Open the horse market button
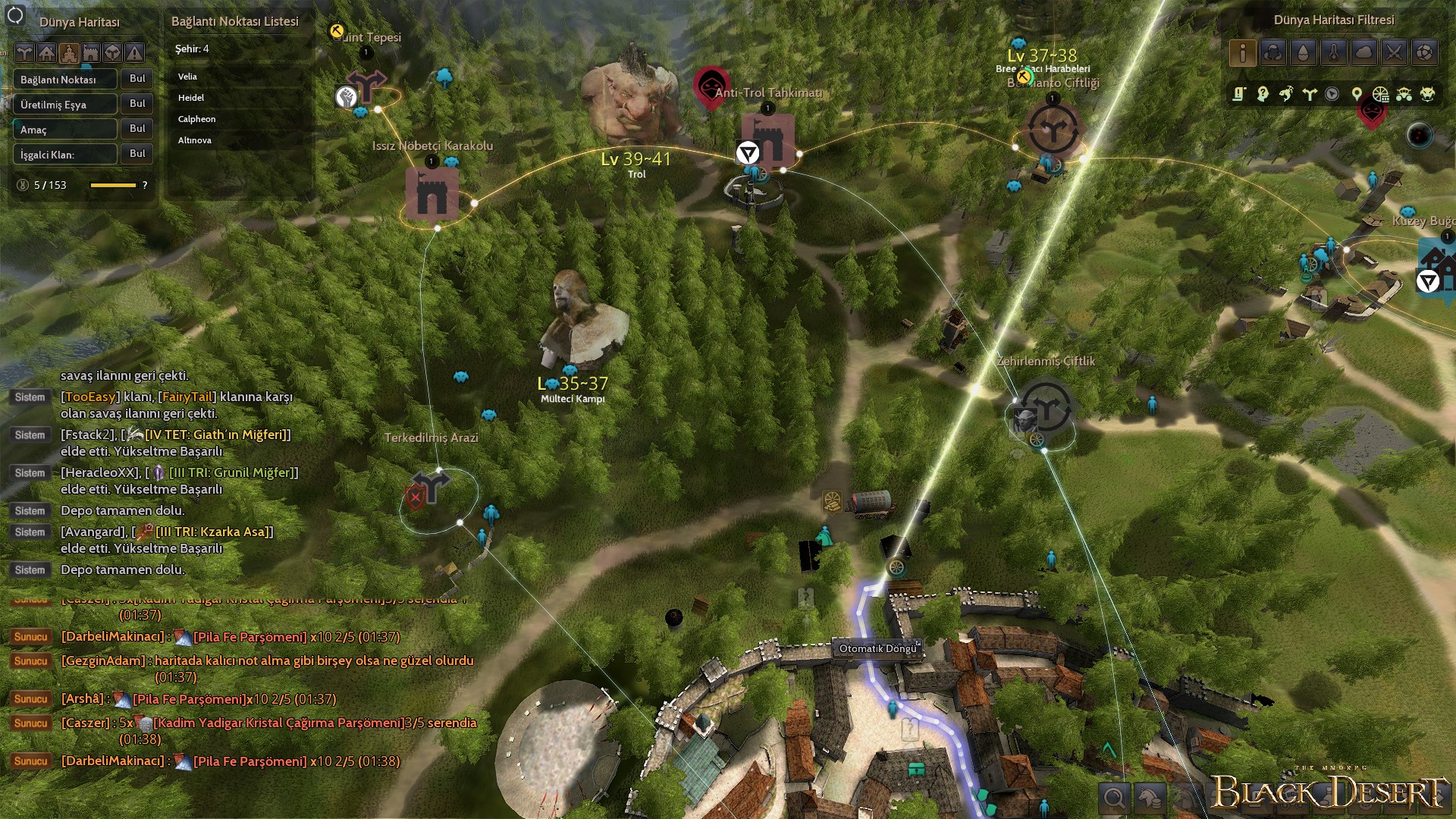The image size is (1456, 819). pyautogui.click(x=1150, y=798)
